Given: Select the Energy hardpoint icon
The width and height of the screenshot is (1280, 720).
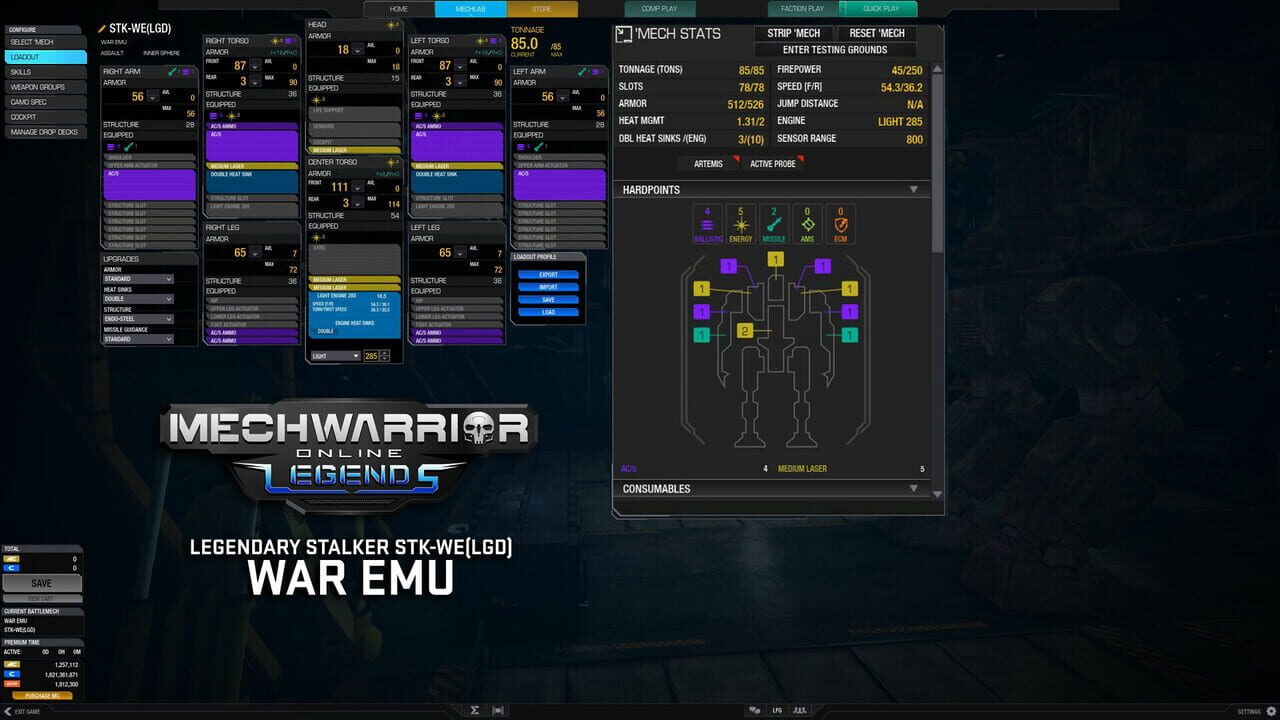Looking at the screenshot, I should (x=741, y=223).
